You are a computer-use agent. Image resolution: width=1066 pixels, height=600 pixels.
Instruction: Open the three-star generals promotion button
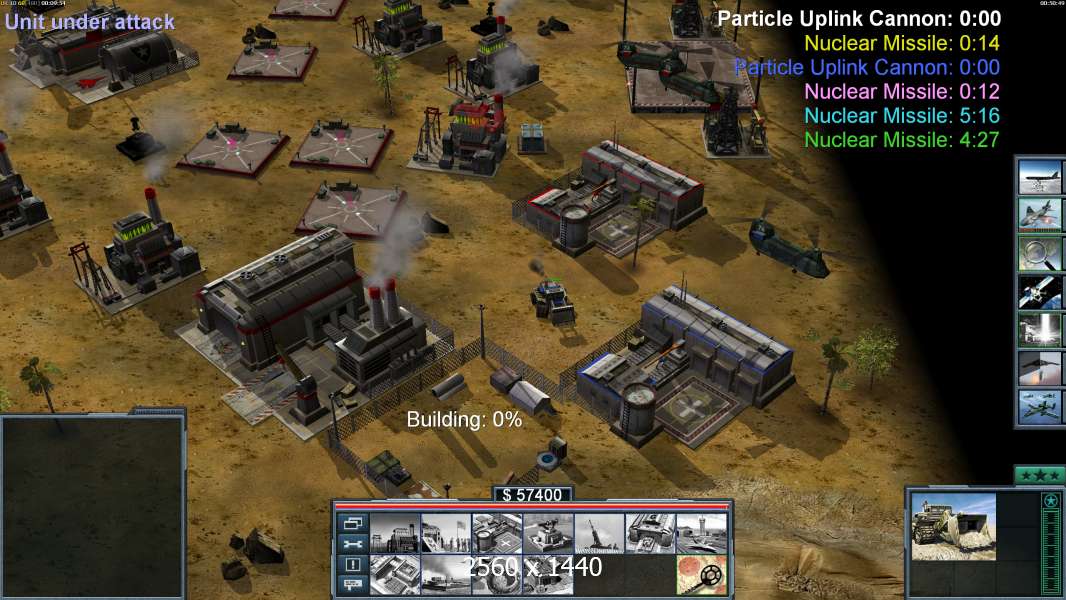click(x=1038, y=474)
